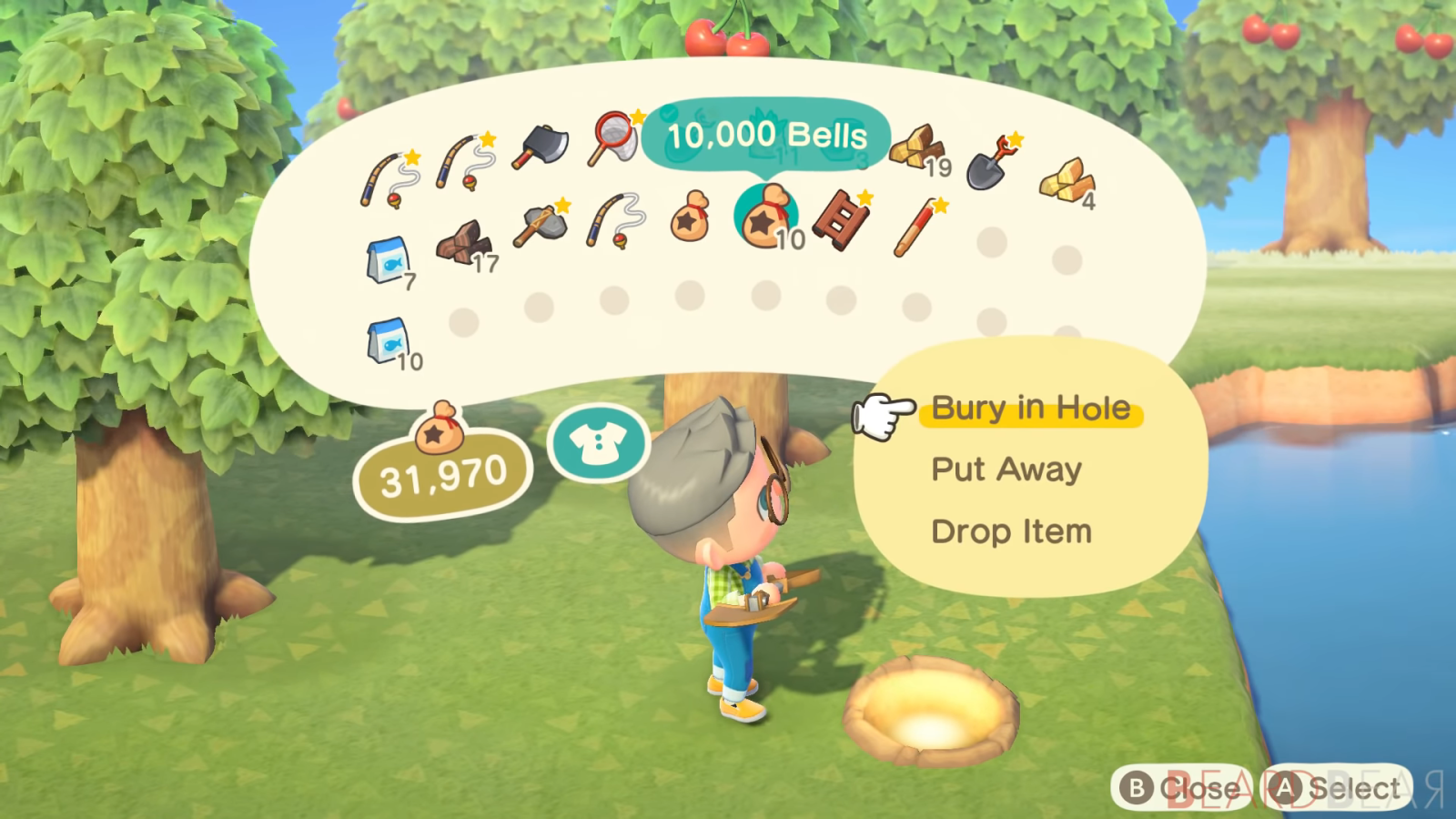The width and height of the screenshot is (1456, 819).
Task: Pick the fish bait stack of 7
Action: point(386,261)
